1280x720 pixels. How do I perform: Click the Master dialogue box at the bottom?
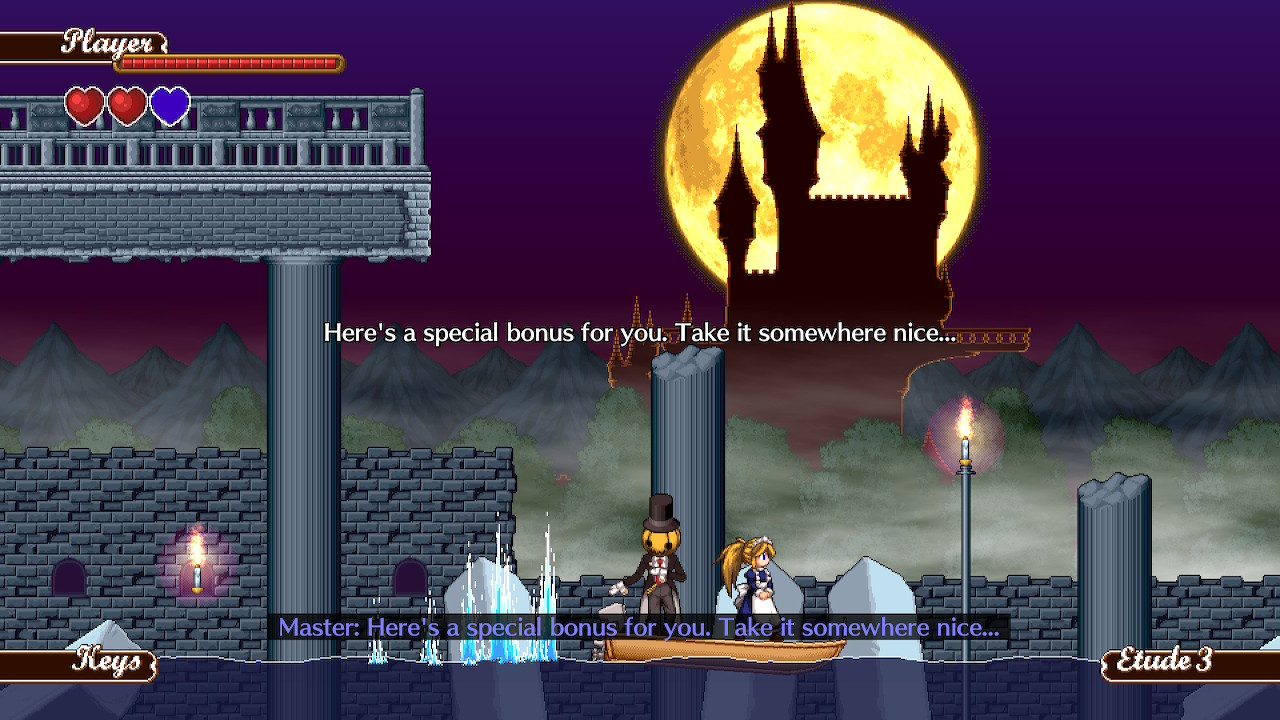pyautogui.click(x=640, y=628)
